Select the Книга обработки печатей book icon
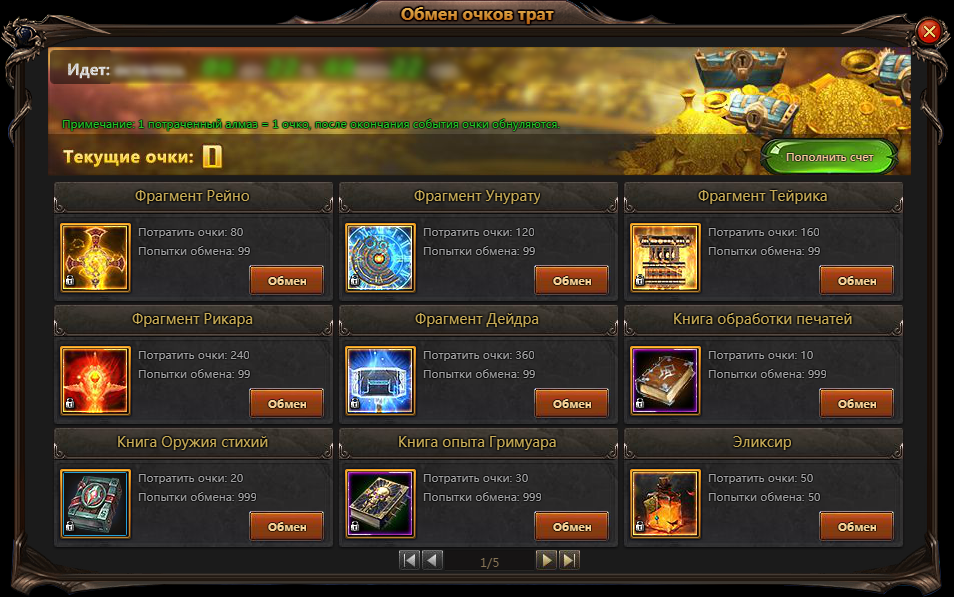The height and width of the screenshot is (597, 954). (x=666, y=381)
